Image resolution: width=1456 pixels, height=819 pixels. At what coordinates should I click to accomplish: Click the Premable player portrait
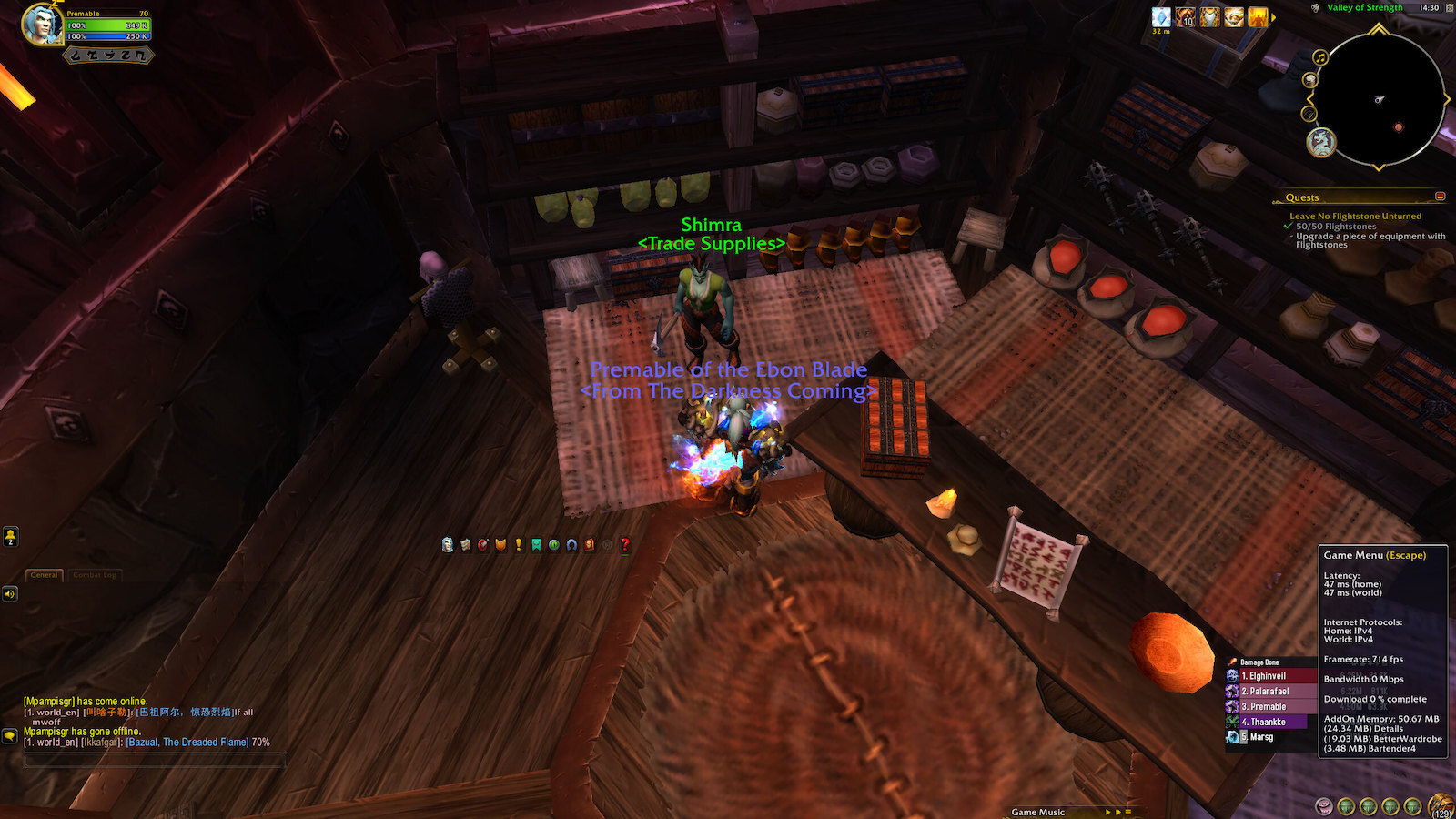(x=42, y=25)
